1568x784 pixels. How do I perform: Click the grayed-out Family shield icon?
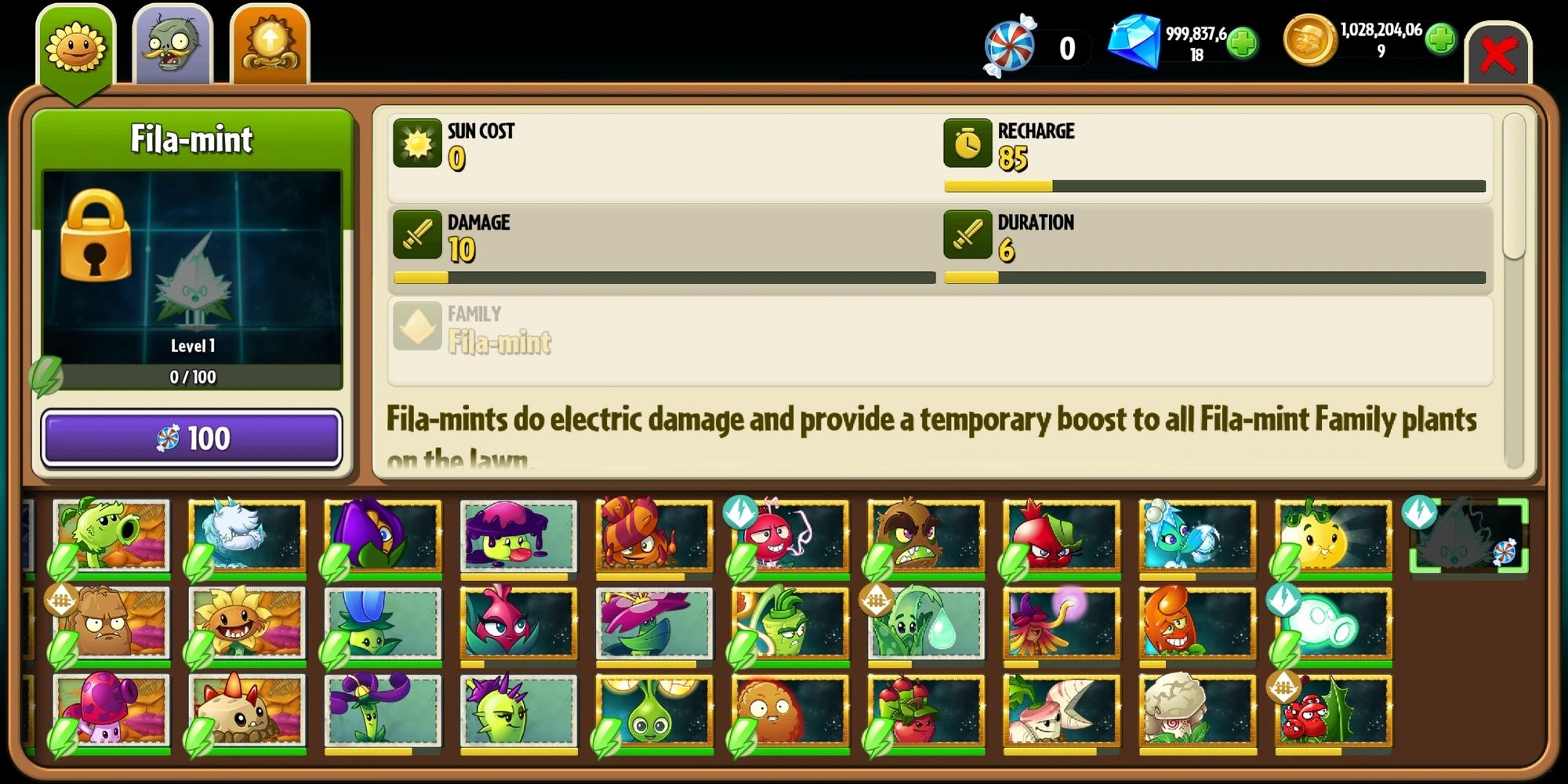418,328
